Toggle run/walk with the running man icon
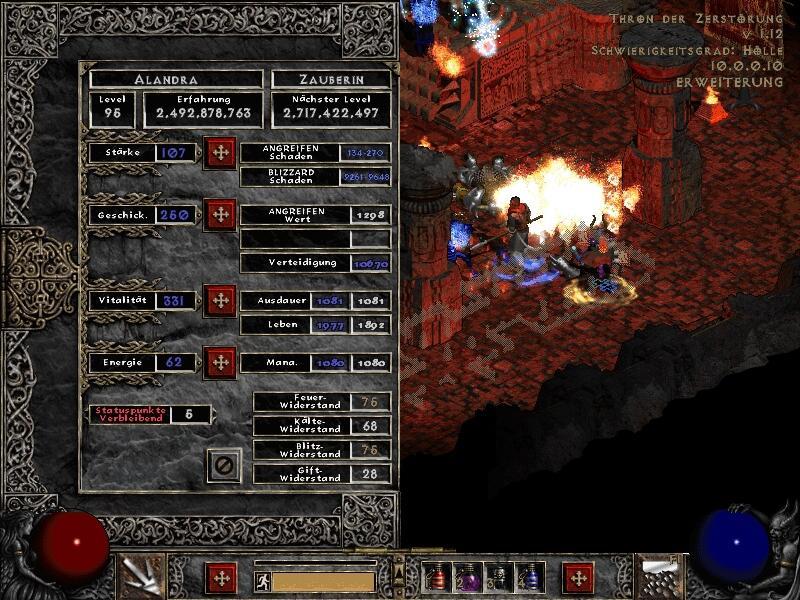This screenshot has height=600, width=800. 261,580
